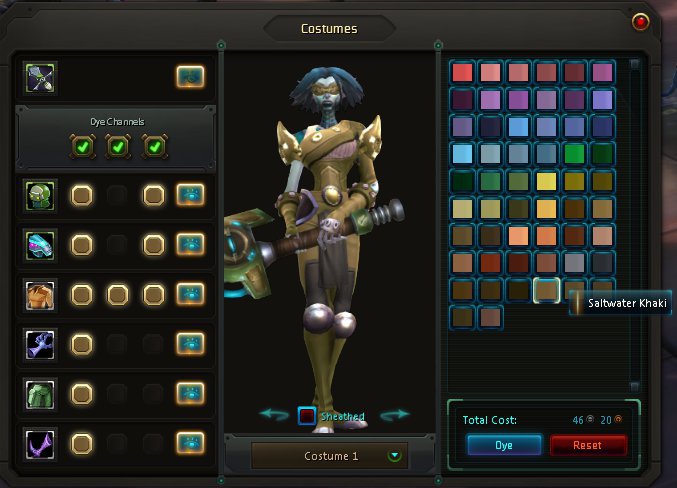Close the Costumes window

[640, 20]
